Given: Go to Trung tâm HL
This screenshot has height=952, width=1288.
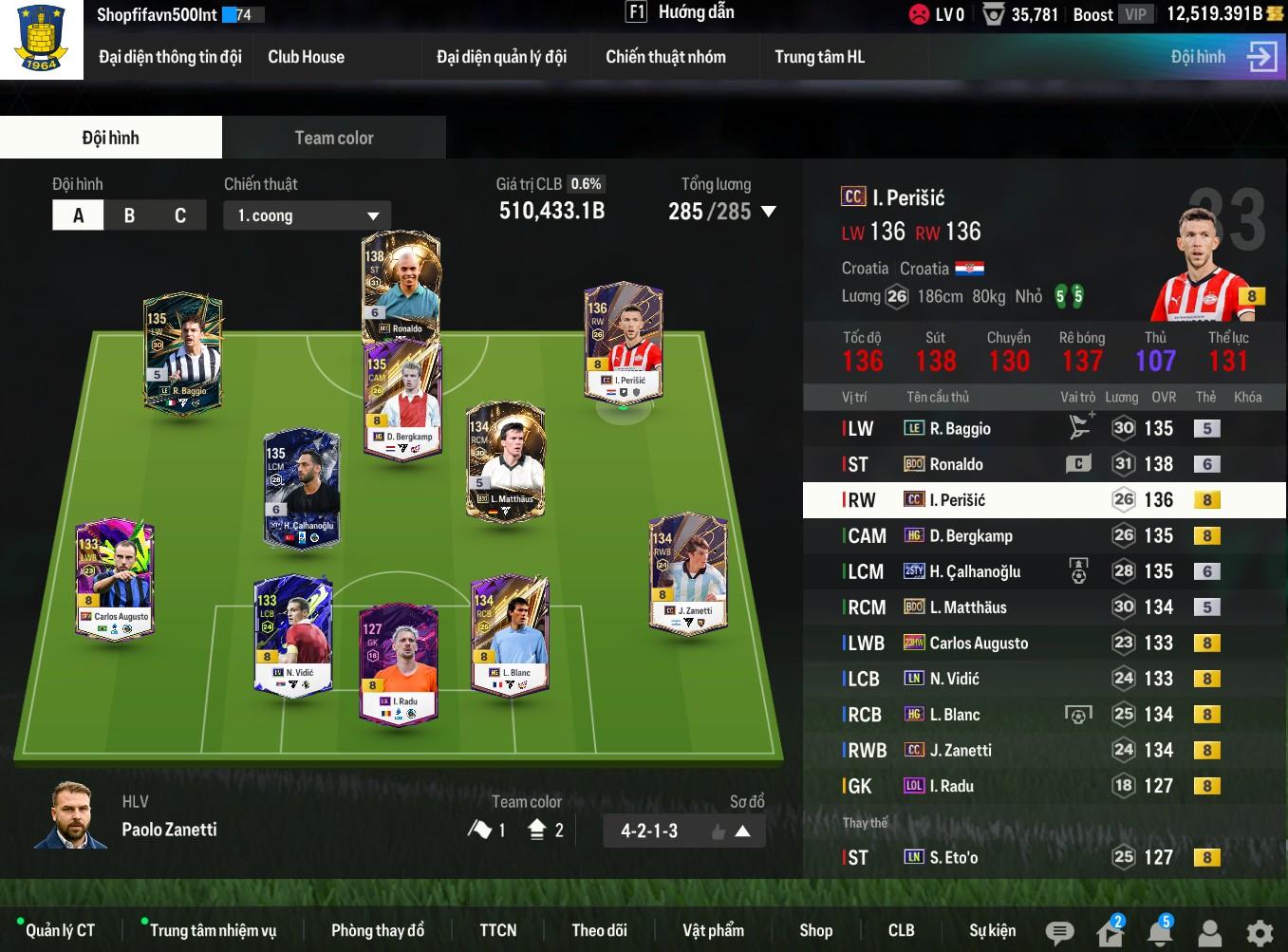Looking at the screenshot, I should (x=819, y=57).
